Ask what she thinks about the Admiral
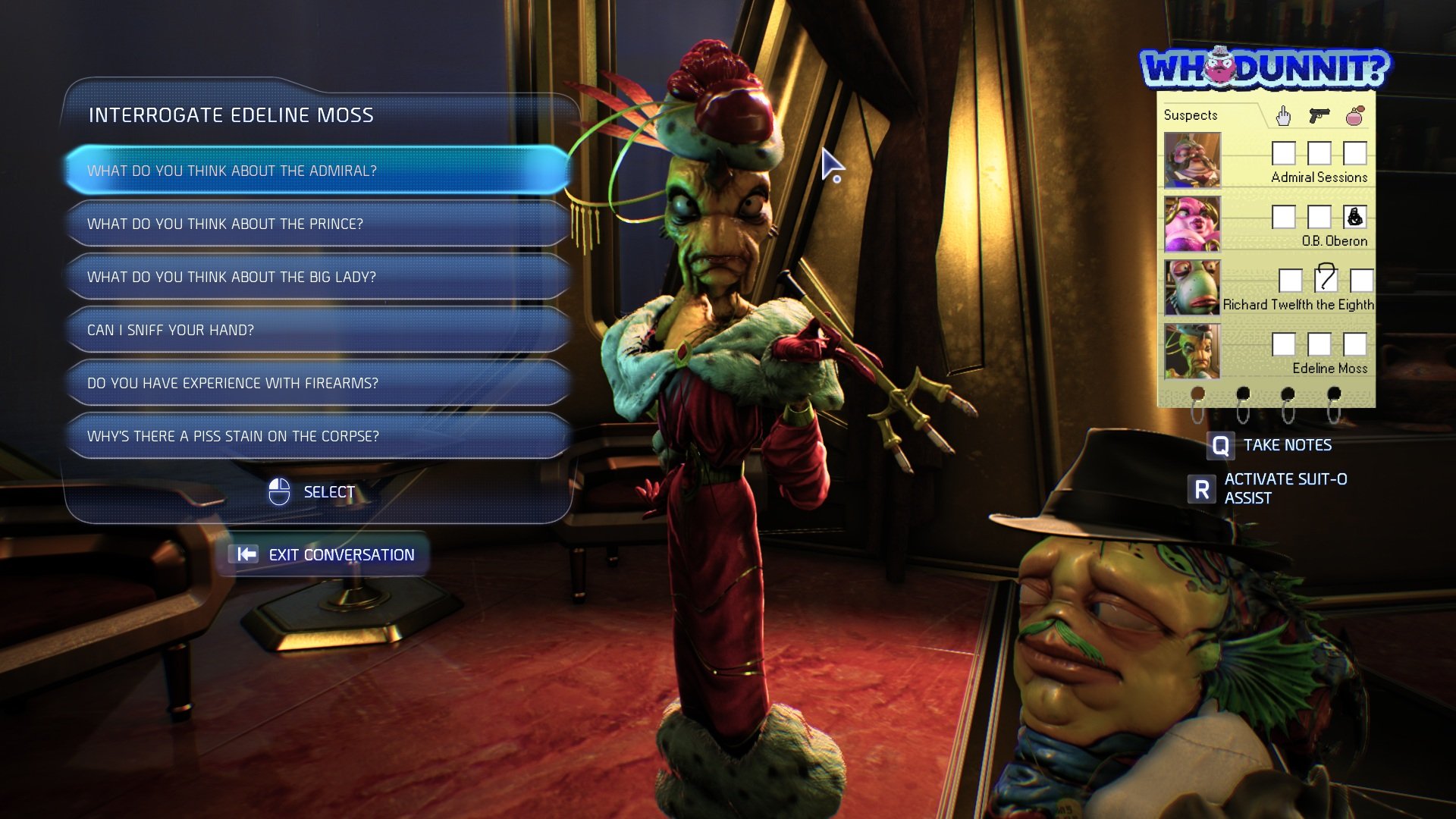The width and height of the screenshot is (1456, 819). 317,171
